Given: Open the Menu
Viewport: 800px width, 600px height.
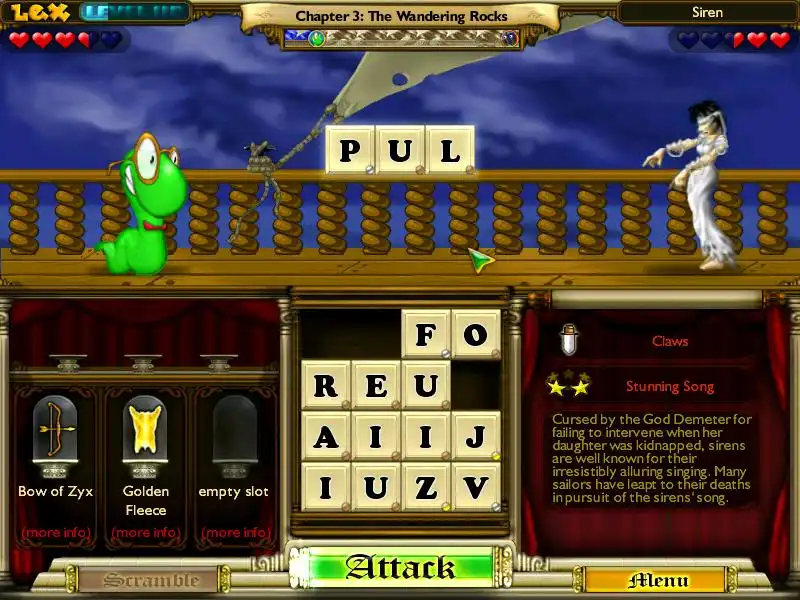Looking at the screenshot, I should coord(658,580).
